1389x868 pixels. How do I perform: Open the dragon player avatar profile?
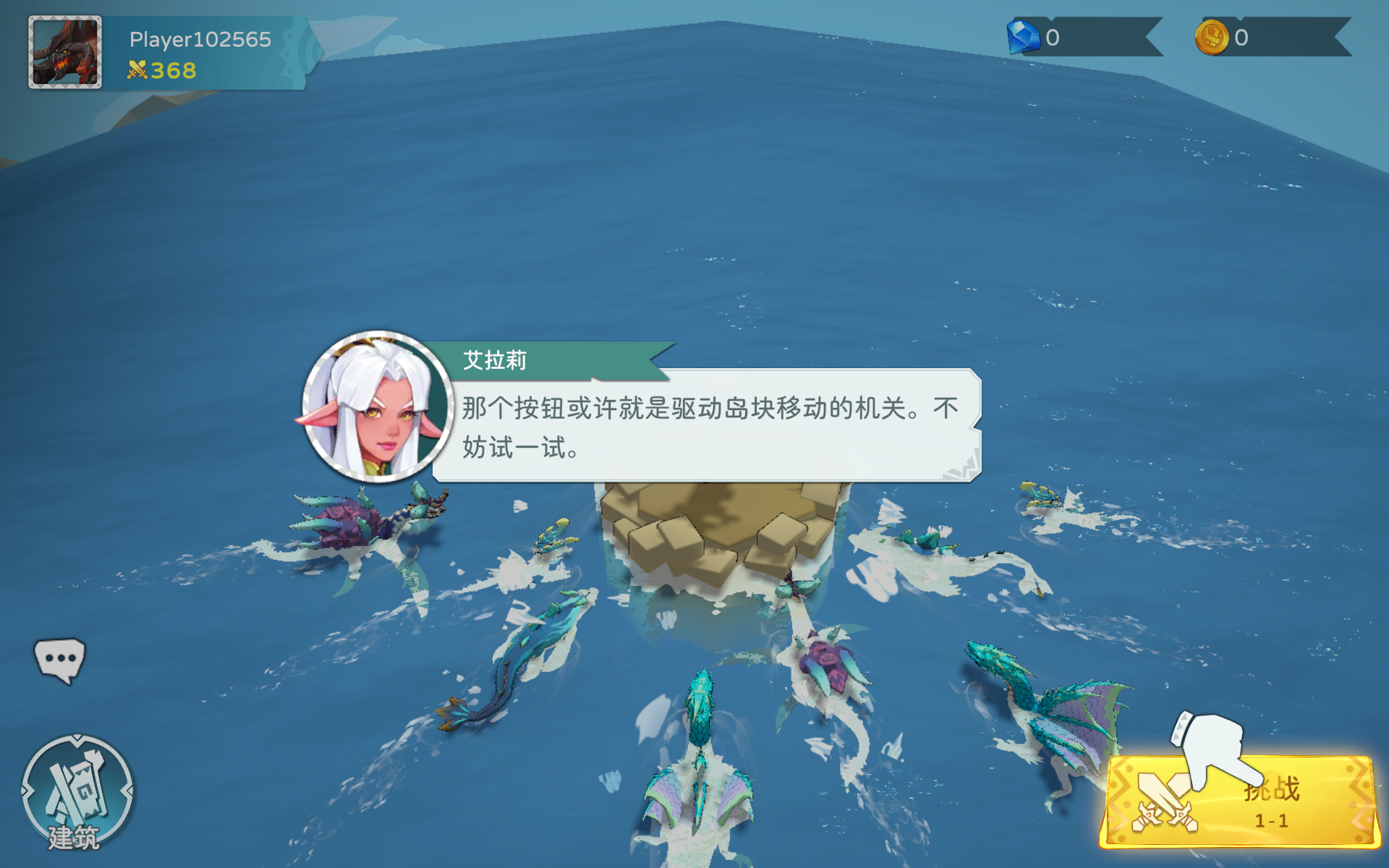point(65,52)
